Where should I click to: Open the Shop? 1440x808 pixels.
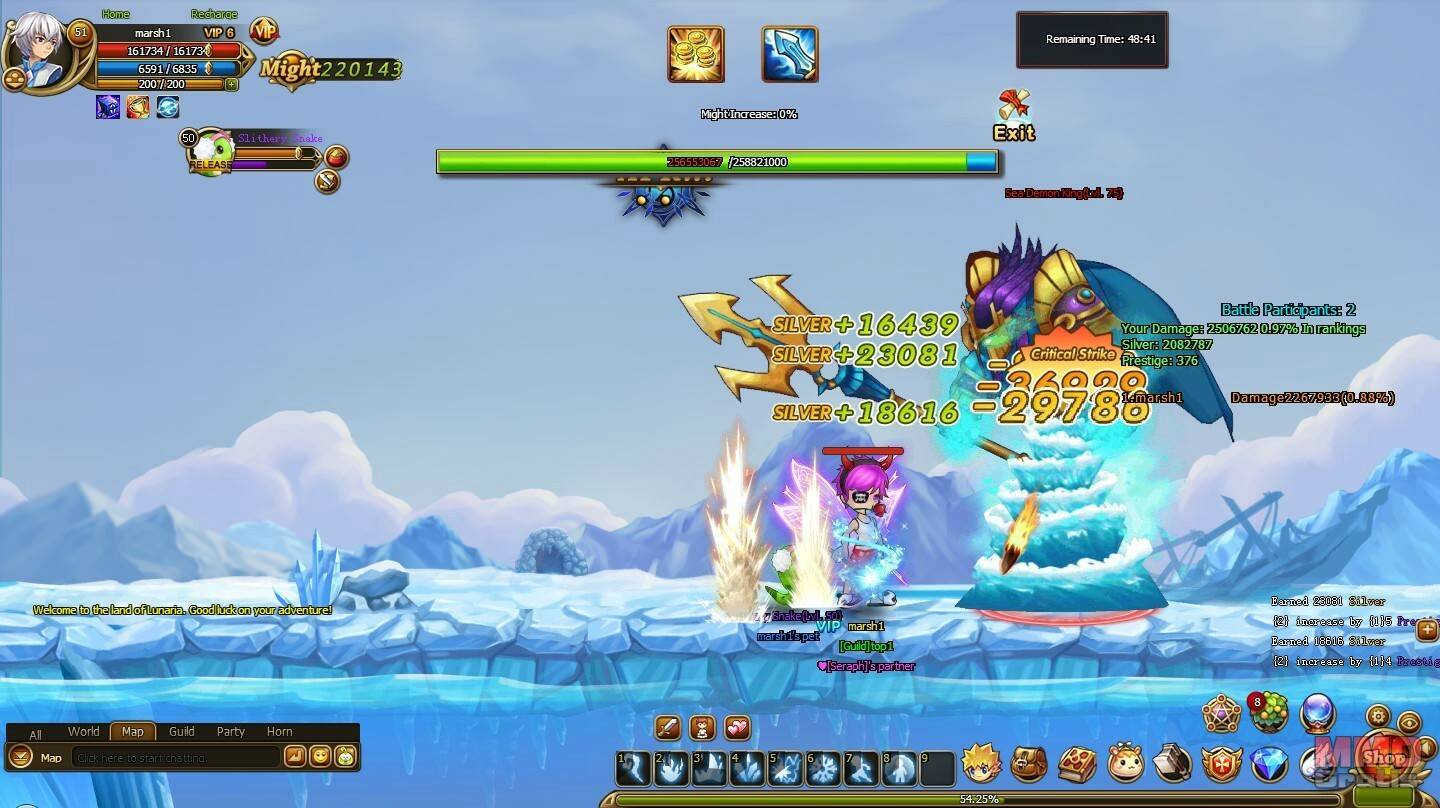pos(1383,757)
